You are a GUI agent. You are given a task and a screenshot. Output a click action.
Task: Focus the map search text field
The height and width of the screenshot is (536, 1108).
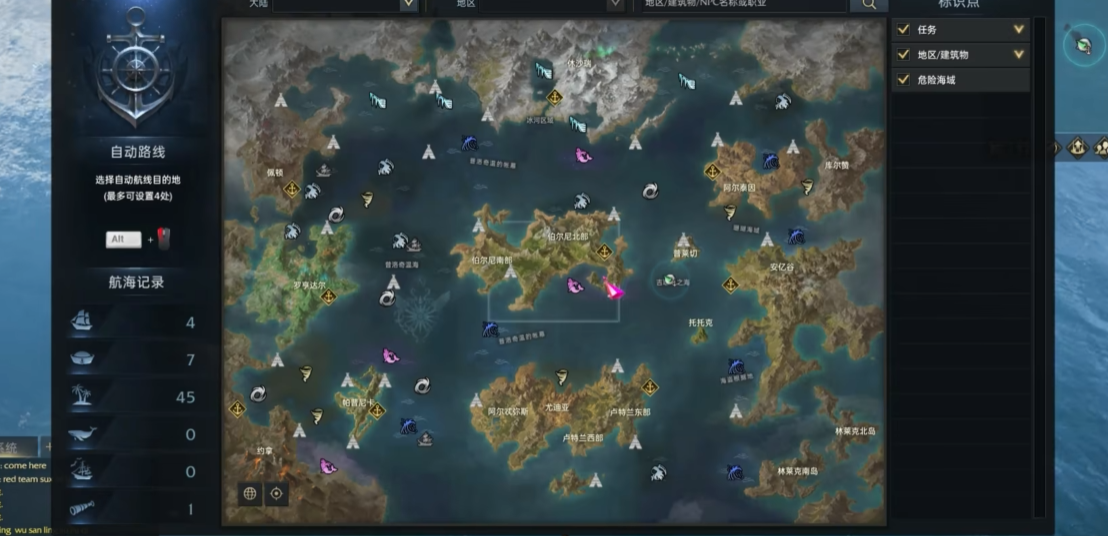click(x=740, y=4)
